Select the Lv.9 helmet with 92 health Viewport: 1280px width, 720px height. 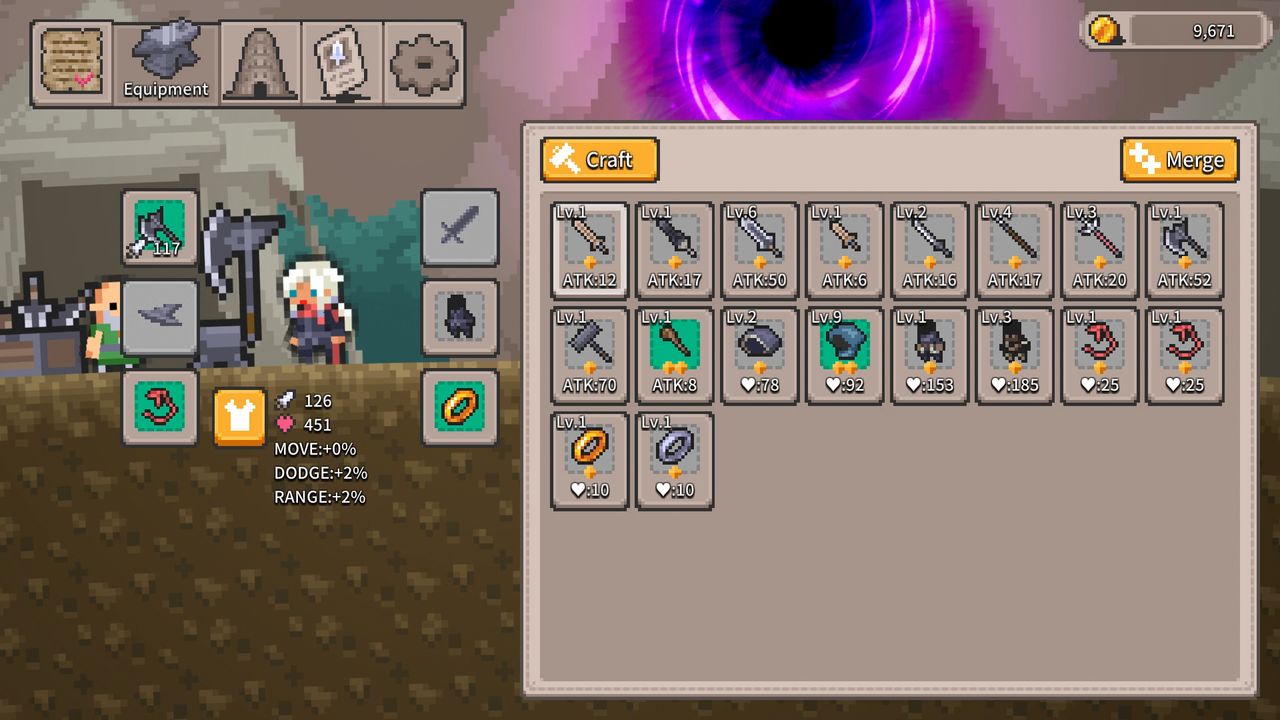click(843, 353)
